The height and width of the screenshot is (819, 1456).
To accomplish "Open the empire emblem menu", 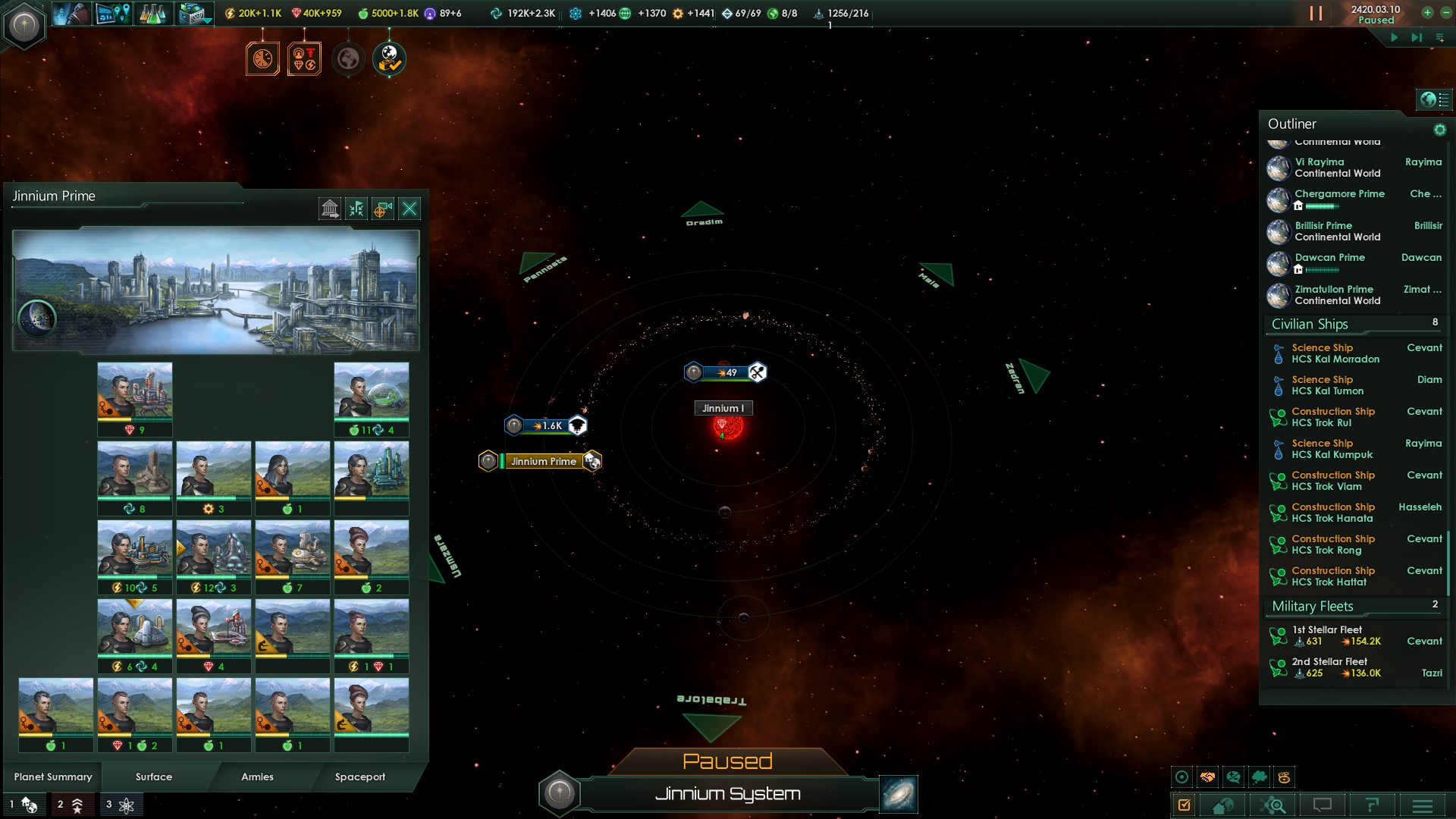I will pyautogui.click(x=24, y=26).
